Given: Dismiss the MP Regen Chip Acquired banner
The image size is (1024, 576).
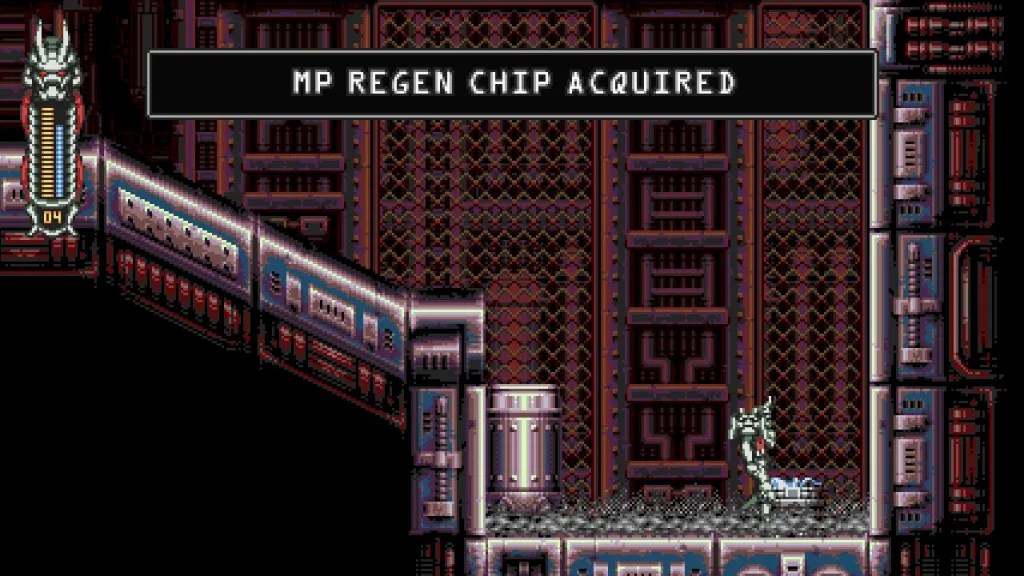Looking at the screenshot, I should click(x=512, y=84).
